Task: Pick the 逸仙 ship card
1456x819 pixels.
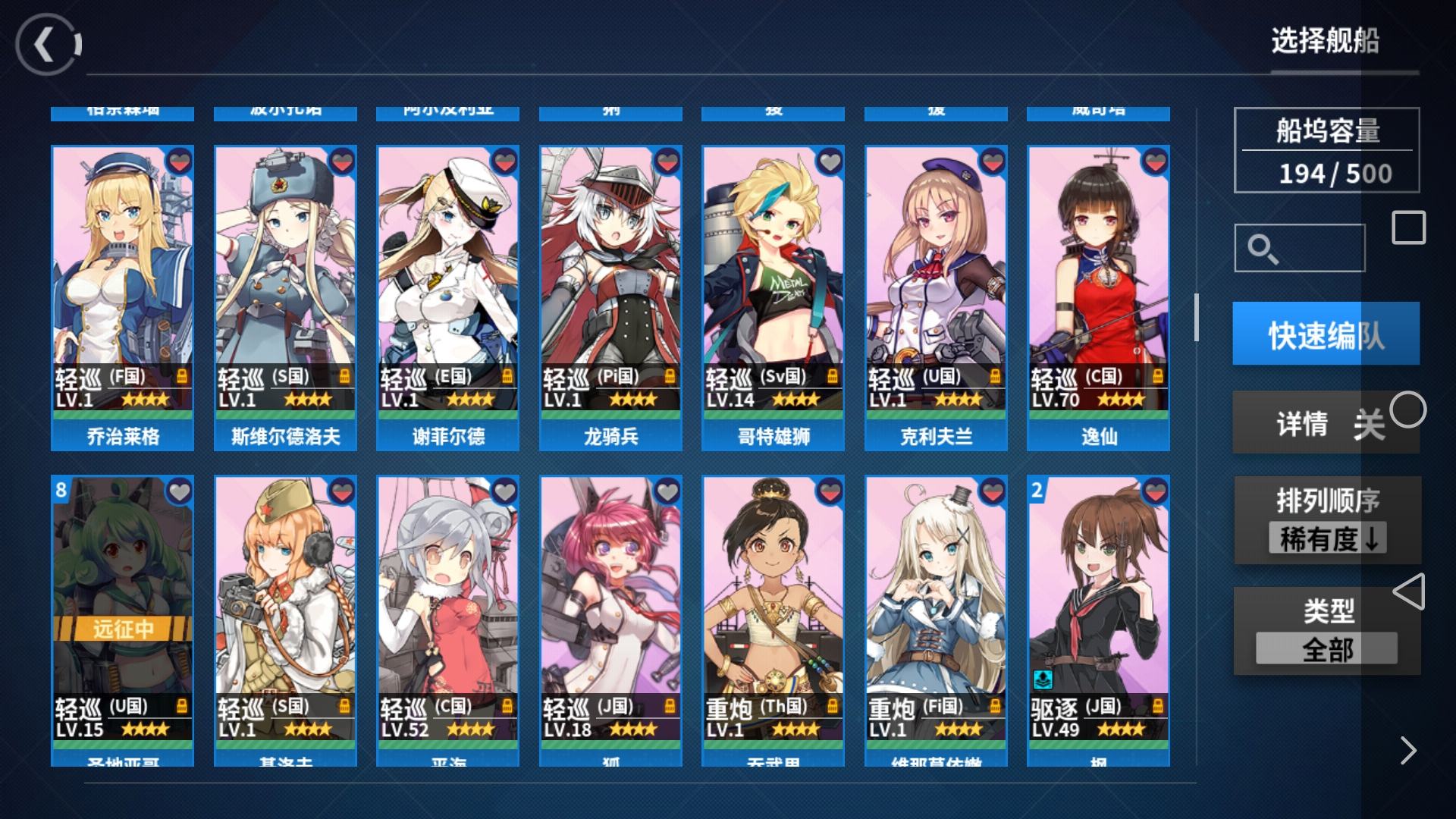Action: coord(1098,297)
